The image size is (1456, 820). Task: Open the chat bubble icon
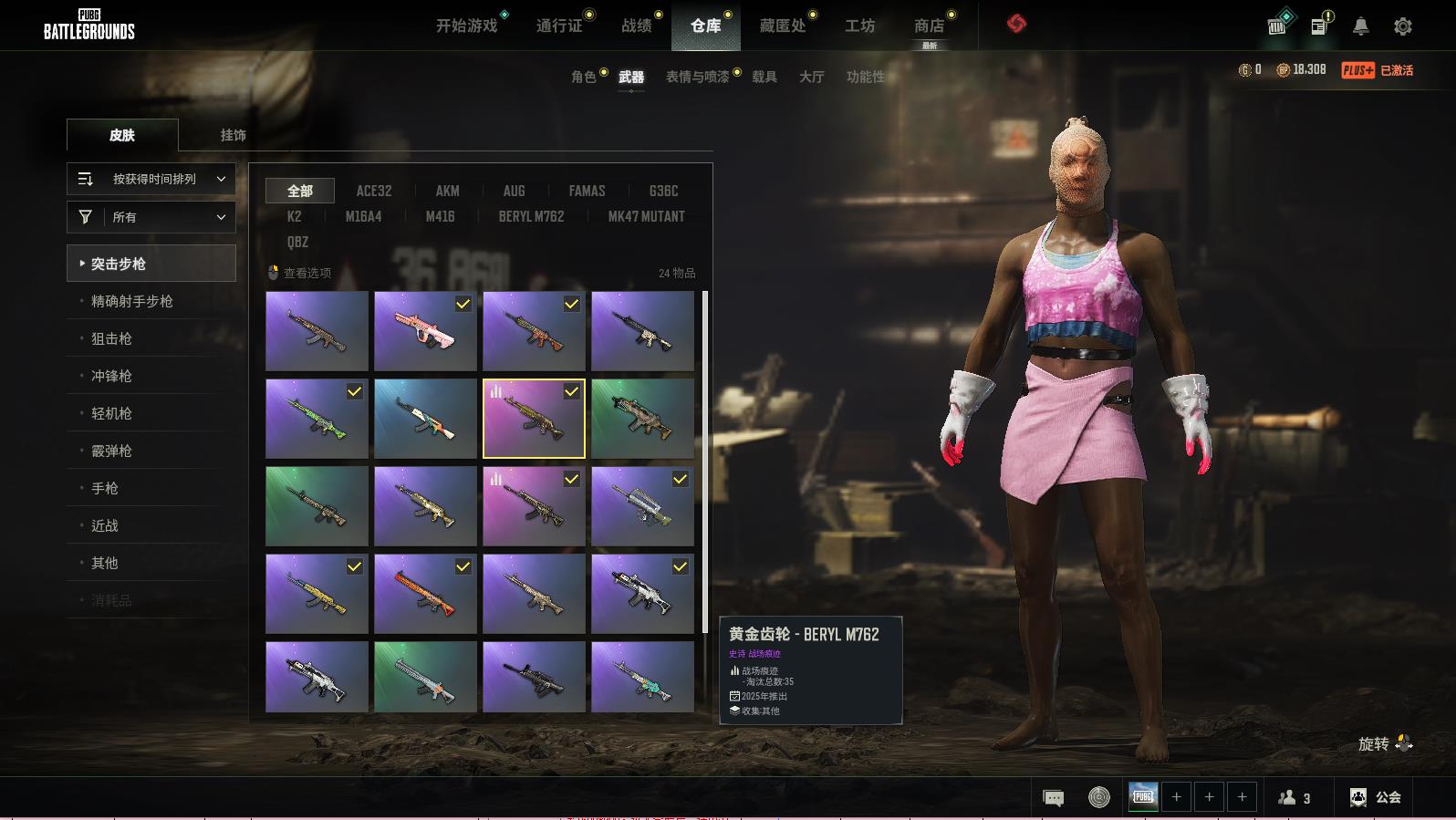click(1053, 798)
